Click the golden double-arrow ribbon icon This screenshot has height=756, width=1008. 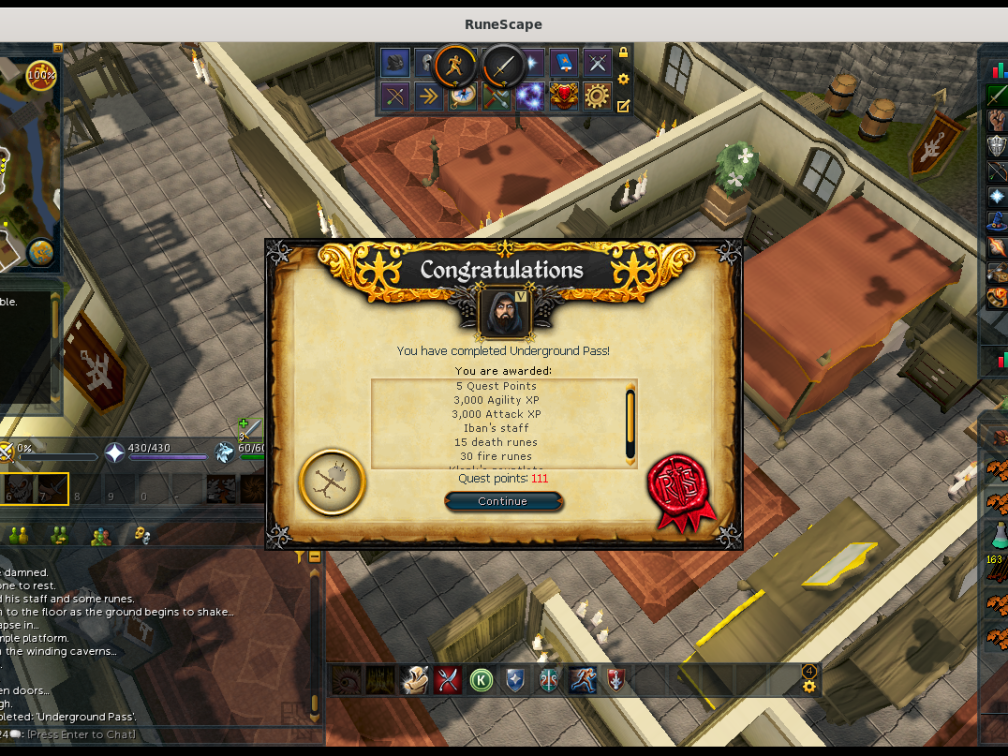tap(429, 96)
